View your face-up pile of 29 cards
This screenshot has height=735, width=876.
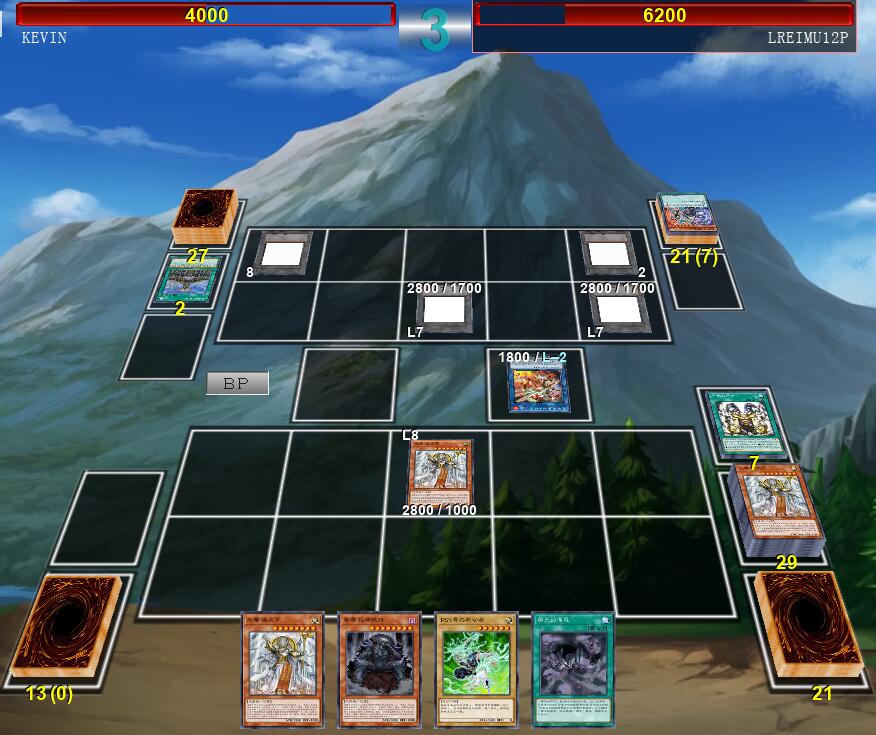point(779,508)
